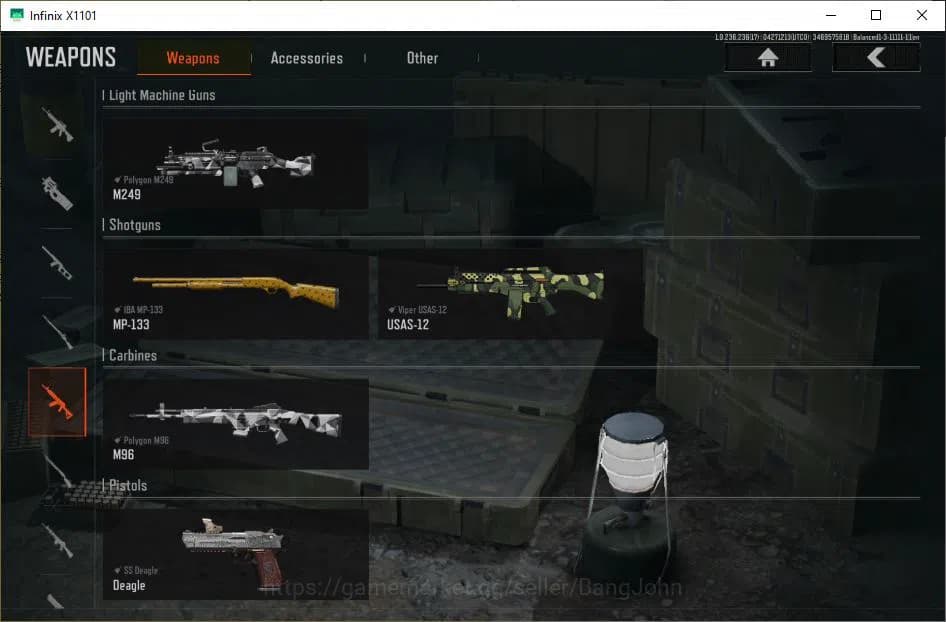
Task: Pick the Viper USAS-12 shotgun
Action: click(x=510, y=294)
